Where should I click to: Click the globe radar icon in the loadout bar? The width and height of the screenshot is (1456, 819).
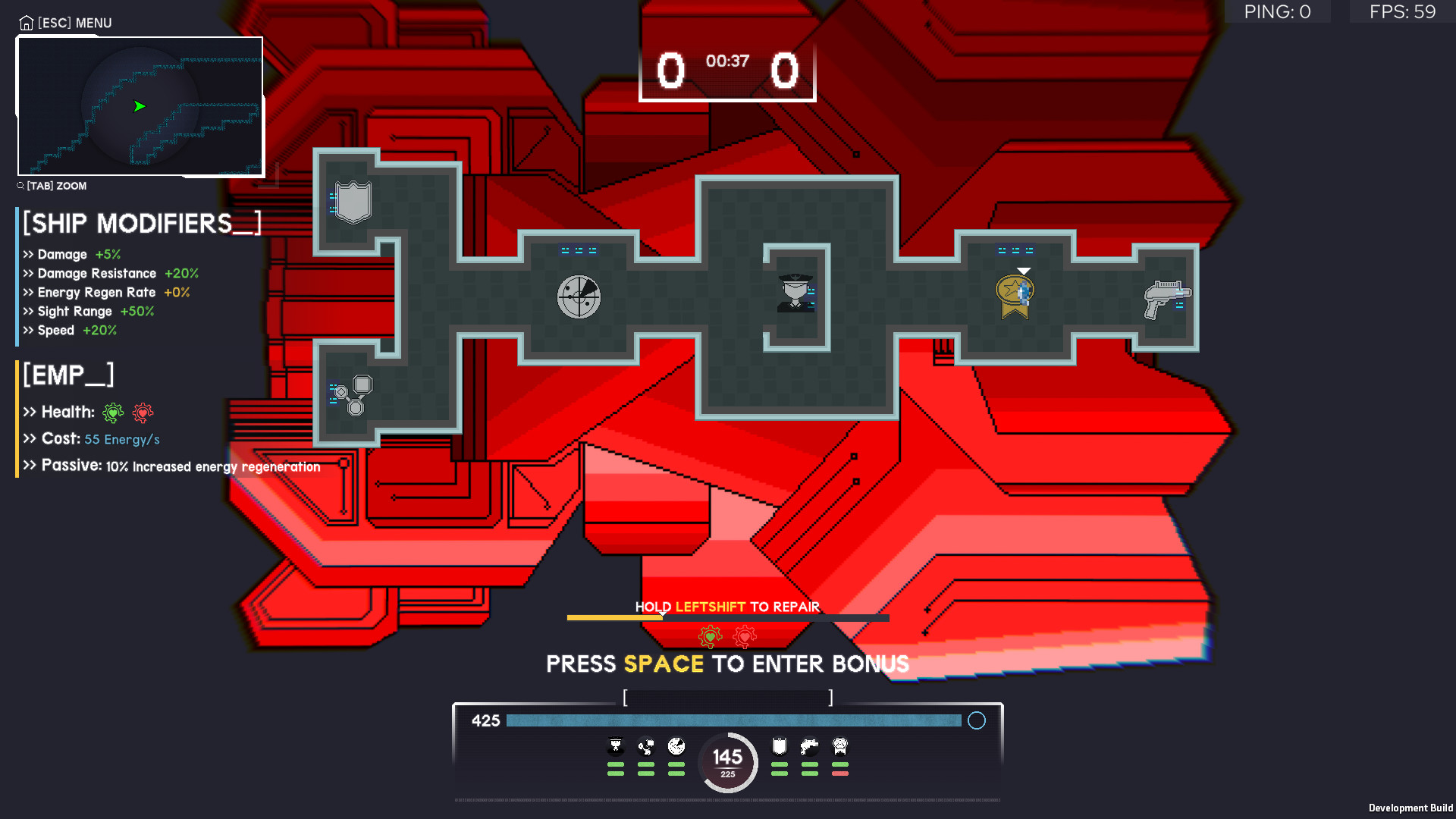coord(676,747)
